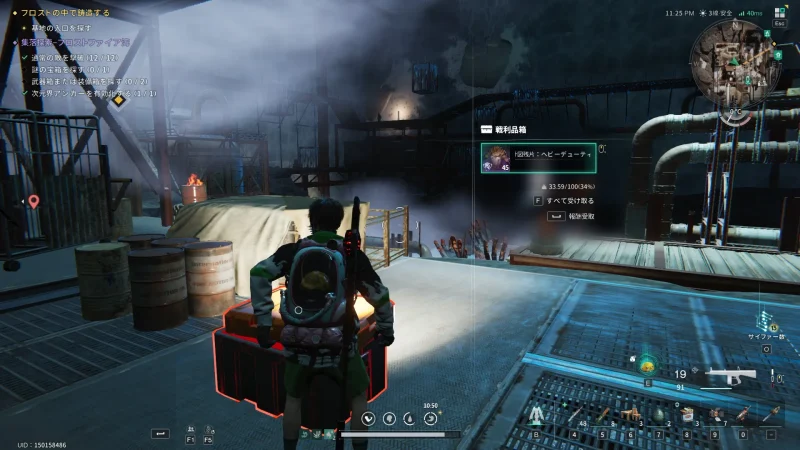Open the サイファー銃 cipher gun icon

click(x=768, y=322)
